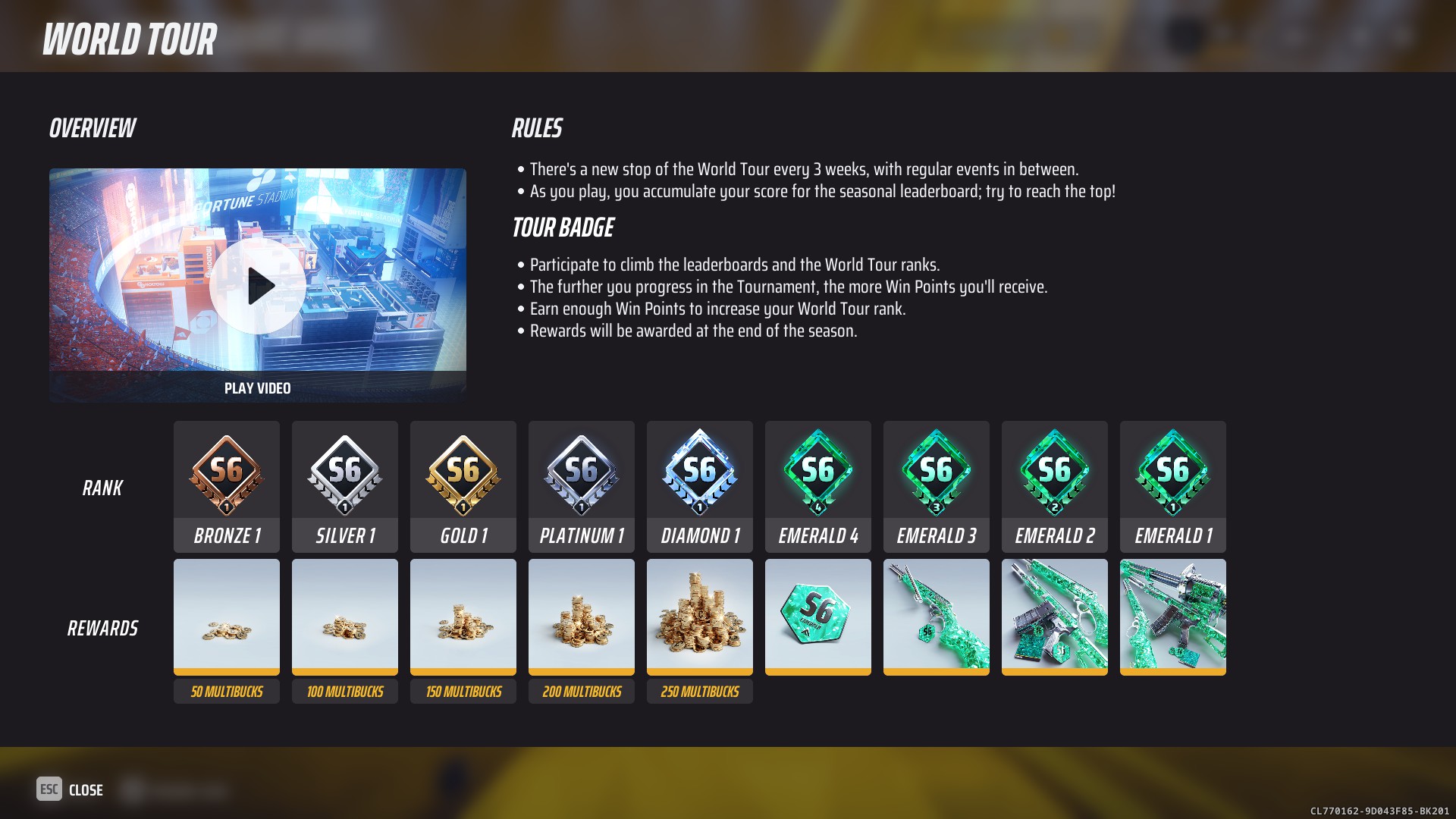Viewport: 1456px width, 819px height.
Task: View the 250 Multibucks reward
Action: click(699, 616)
